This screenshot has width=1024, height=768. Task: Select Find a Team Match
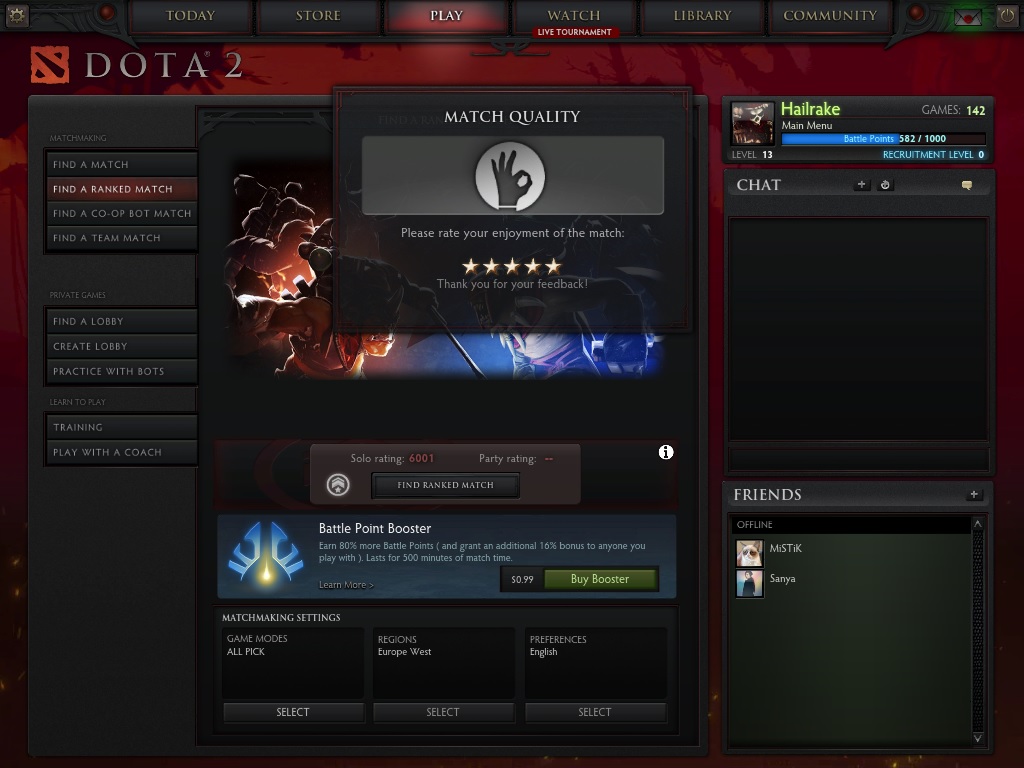(x=122, y=238)
